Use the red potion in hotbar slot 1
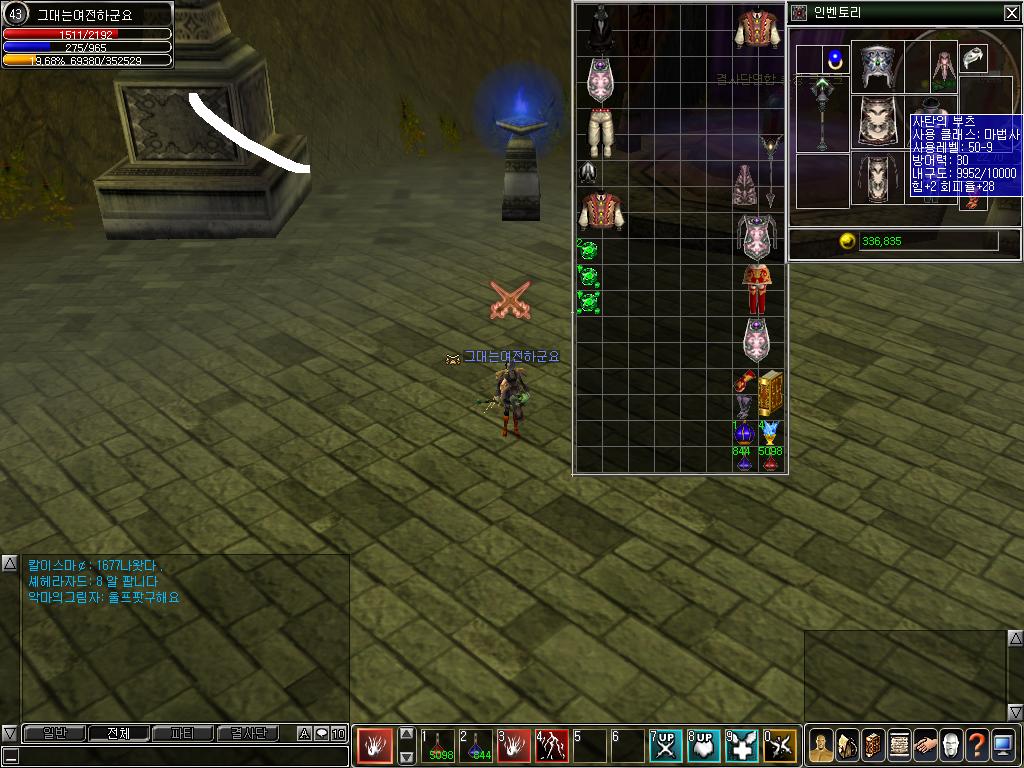 pos(438,746)
